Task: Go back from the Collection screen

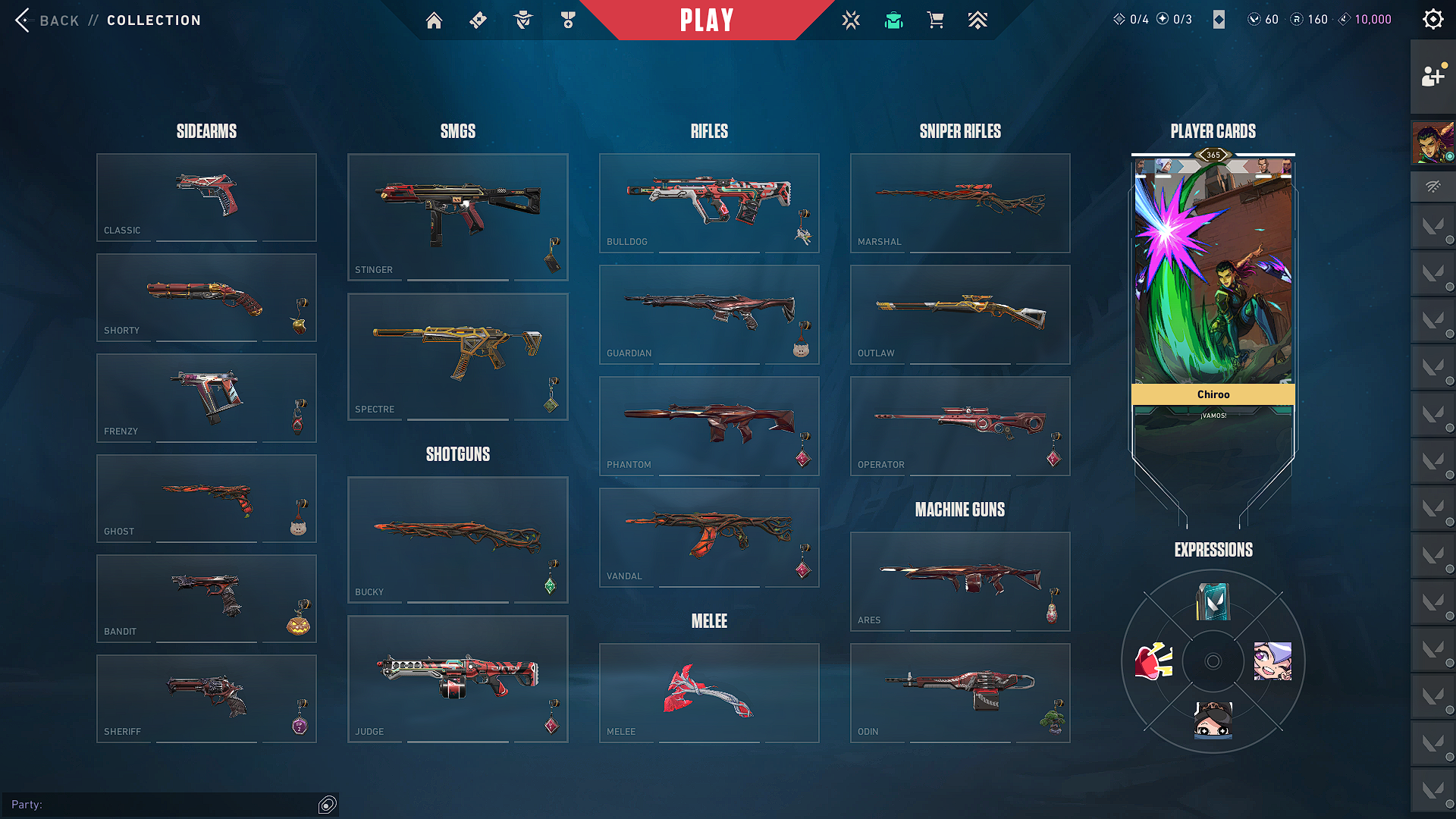Action: (45, 20)
